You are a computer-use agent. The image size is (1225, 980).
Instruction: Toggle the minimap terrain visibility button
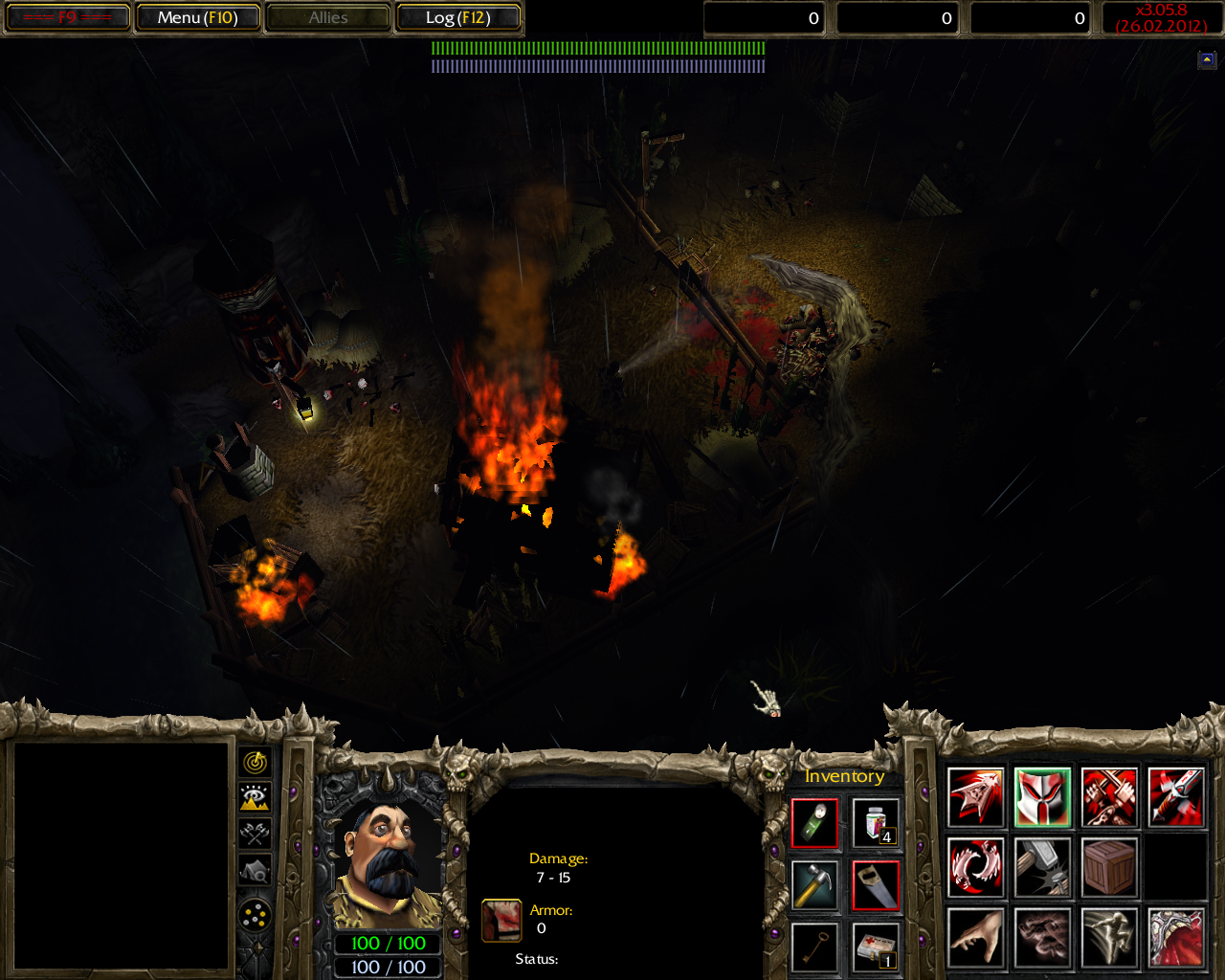click(255, 797)
